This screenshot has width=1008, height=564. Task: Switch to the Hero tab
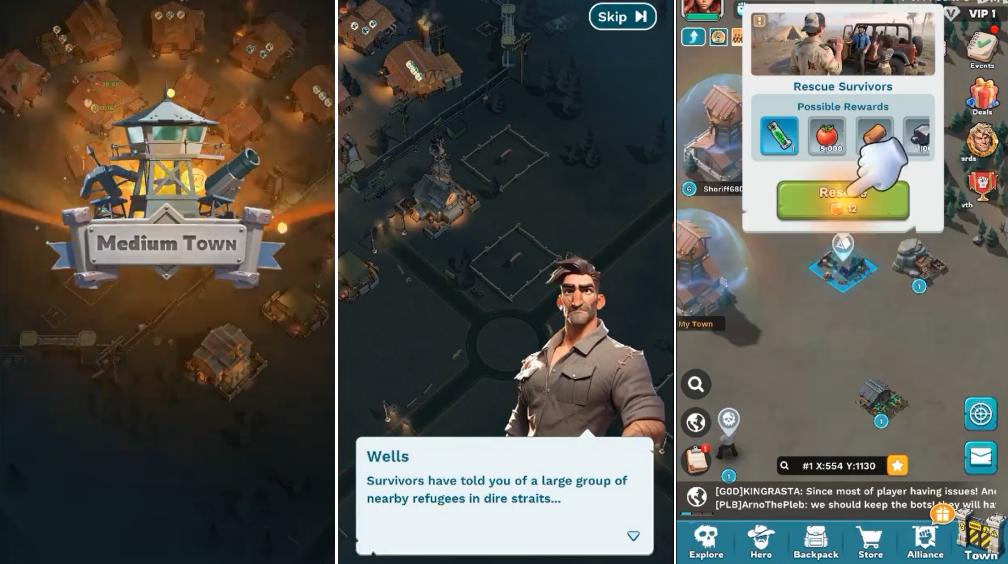761,540
